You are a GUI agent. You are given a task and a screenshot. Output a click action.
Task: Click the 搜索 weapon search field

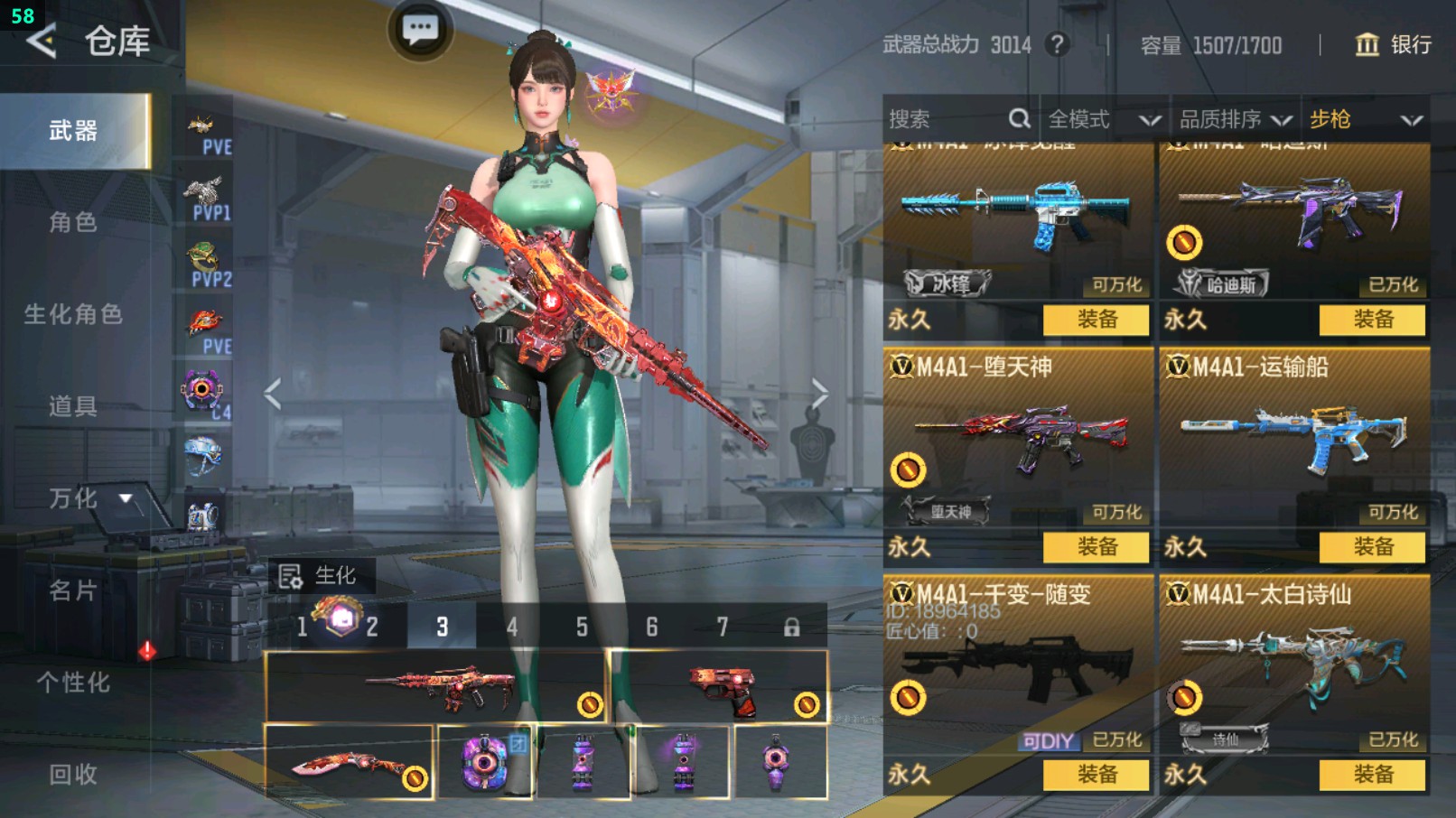[948, 119]
